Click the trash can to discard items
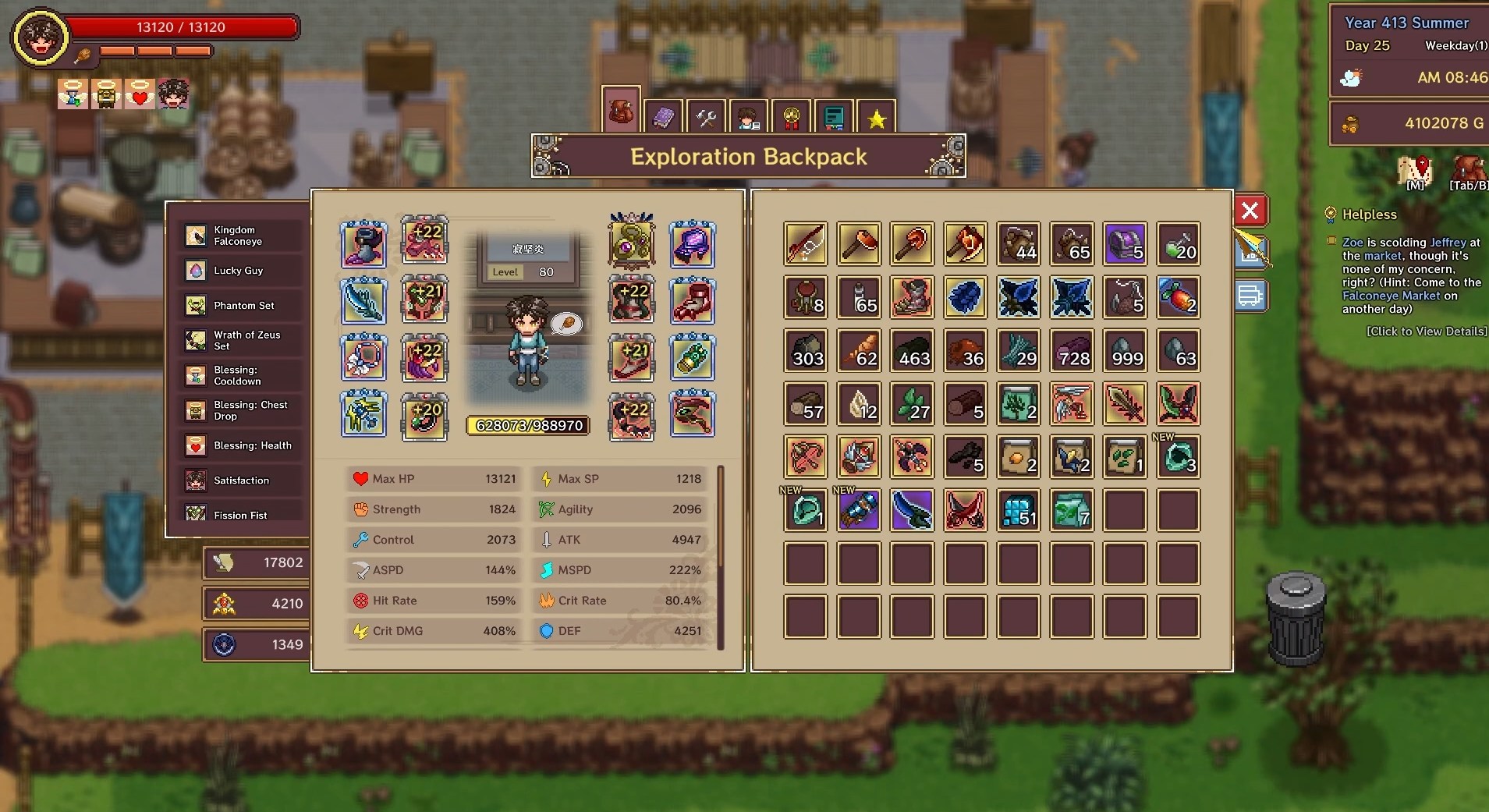Viewport: 1489px width, 812px height. (1296, 620)
